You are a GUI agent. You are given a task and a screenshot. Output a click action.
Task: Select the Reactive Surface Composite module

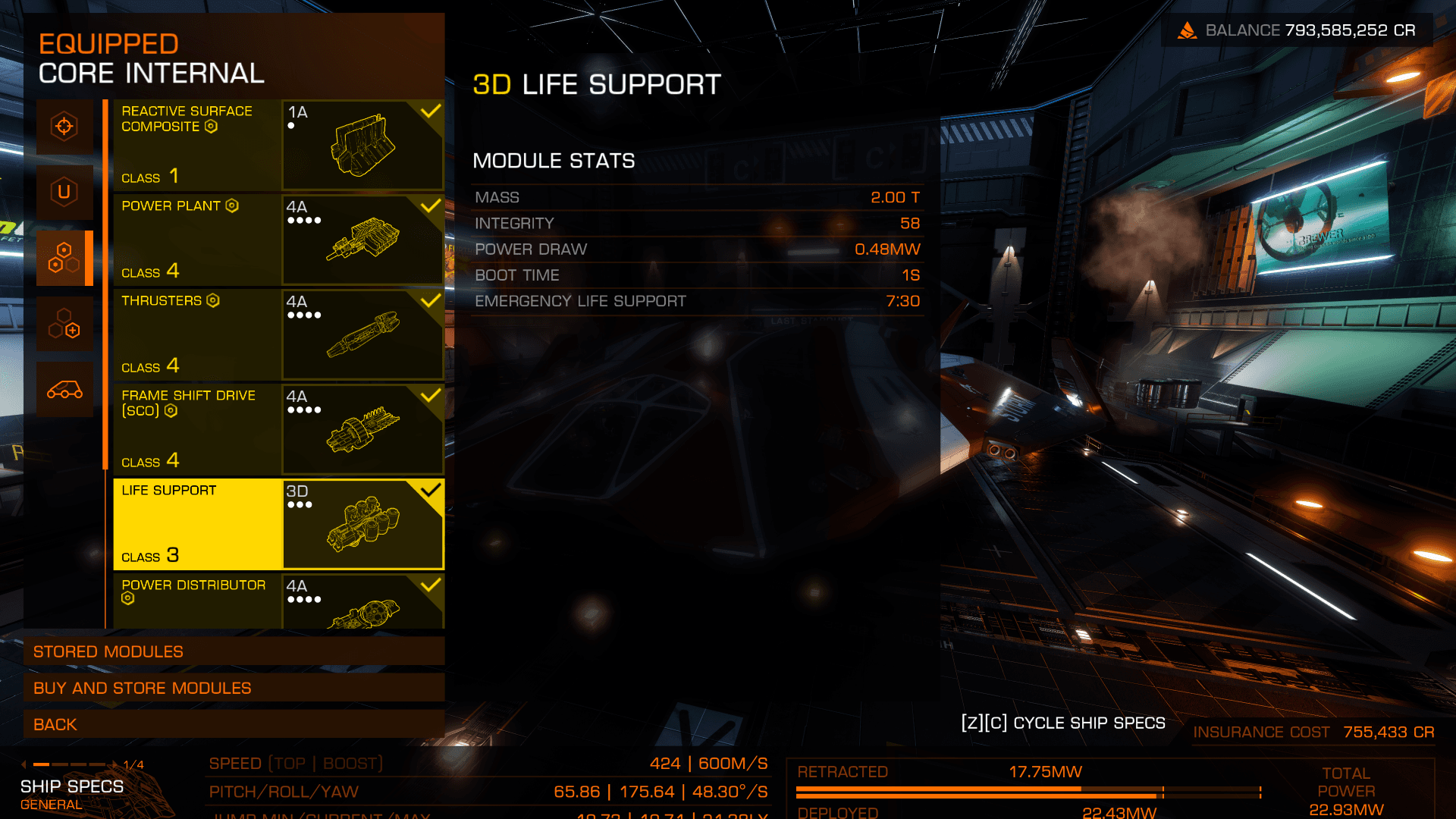278,145
